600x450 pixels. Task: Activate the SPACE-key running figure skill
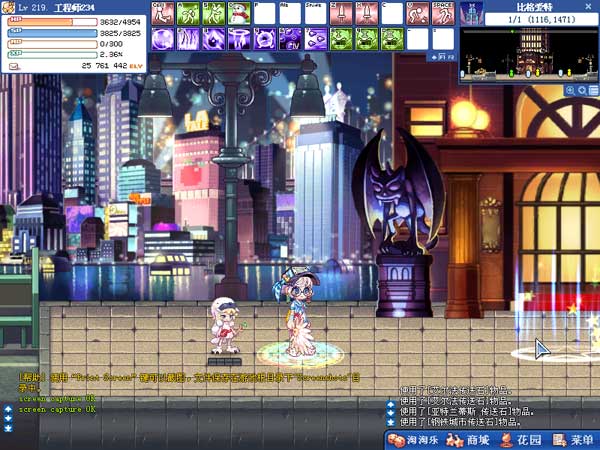click(444, 14)
